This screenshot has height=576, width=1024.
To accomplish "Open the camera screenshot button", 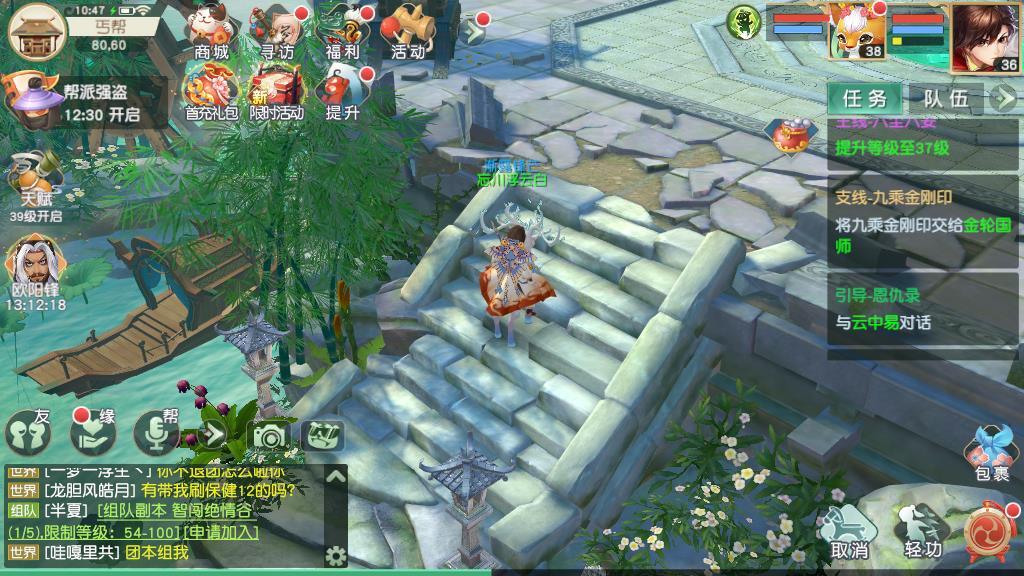I will tap(269, 435).
